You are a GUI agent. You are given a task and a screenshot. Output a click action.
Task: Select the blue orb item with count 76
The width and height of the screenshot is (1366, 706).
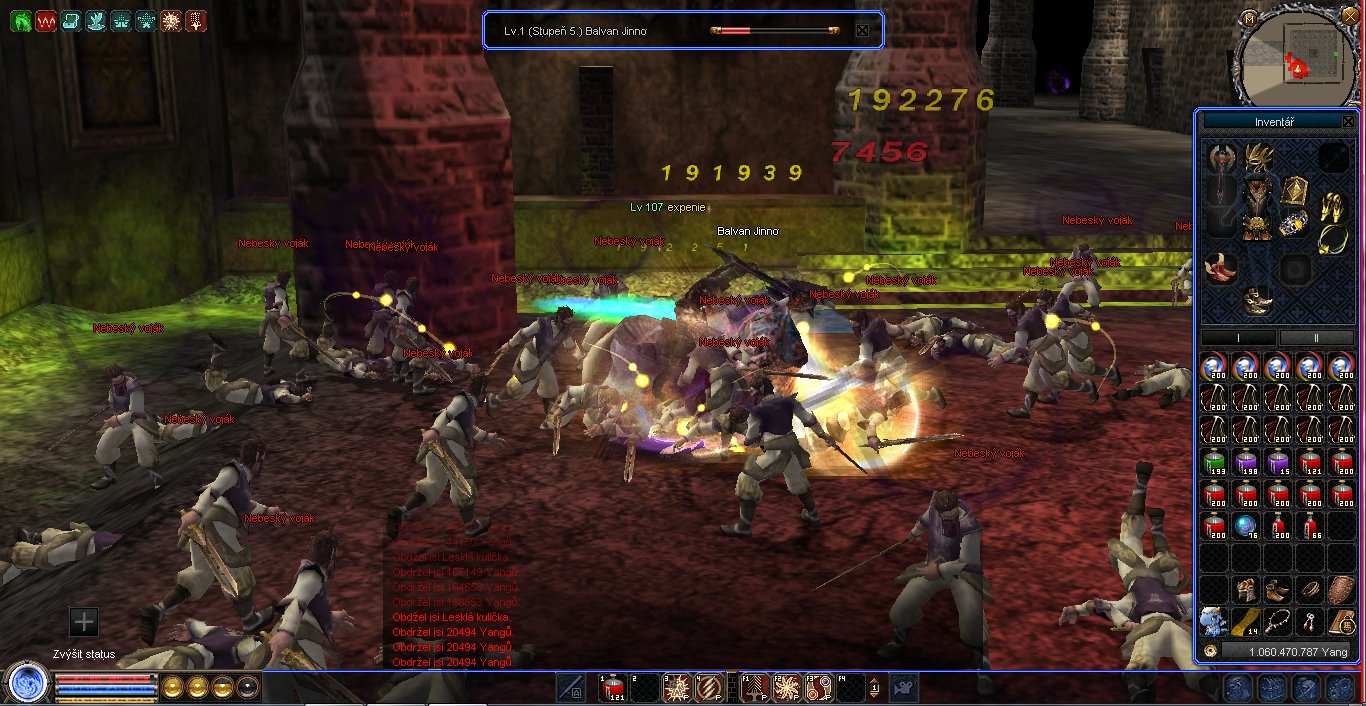pos(1245,526)
